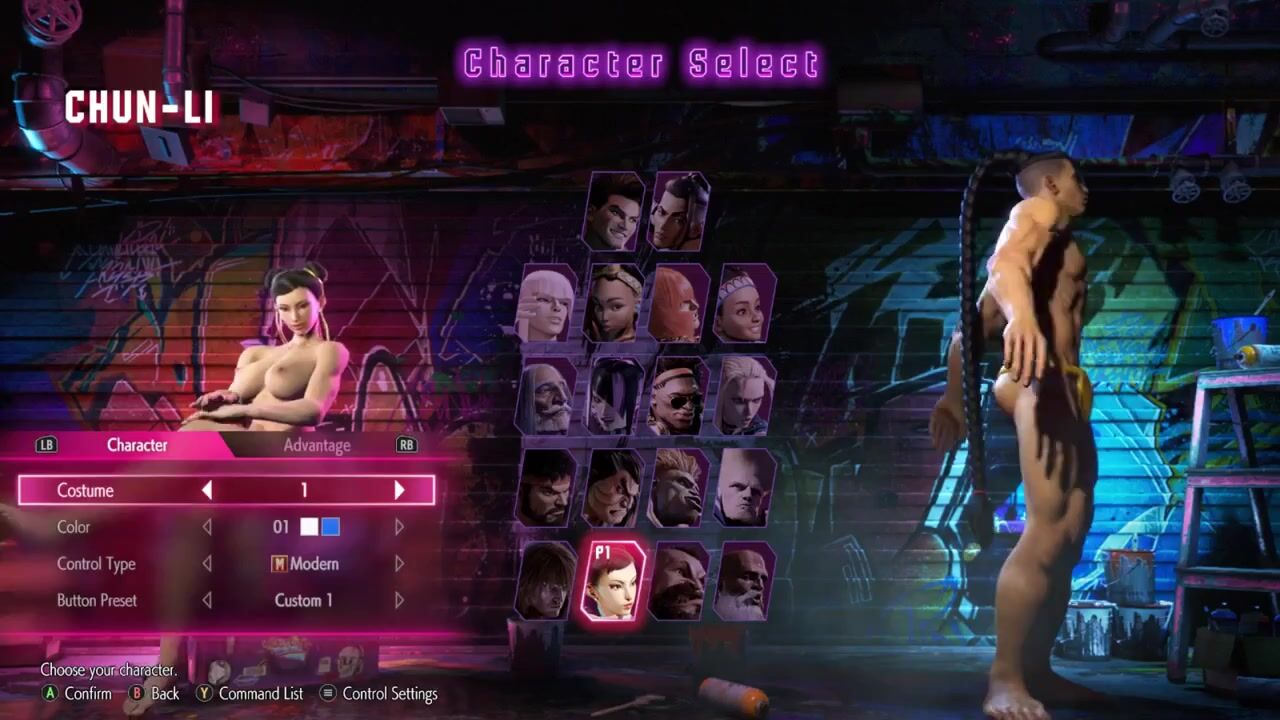Select the Ryu portrait
The image size is (1280, 720).
(547, 488)
